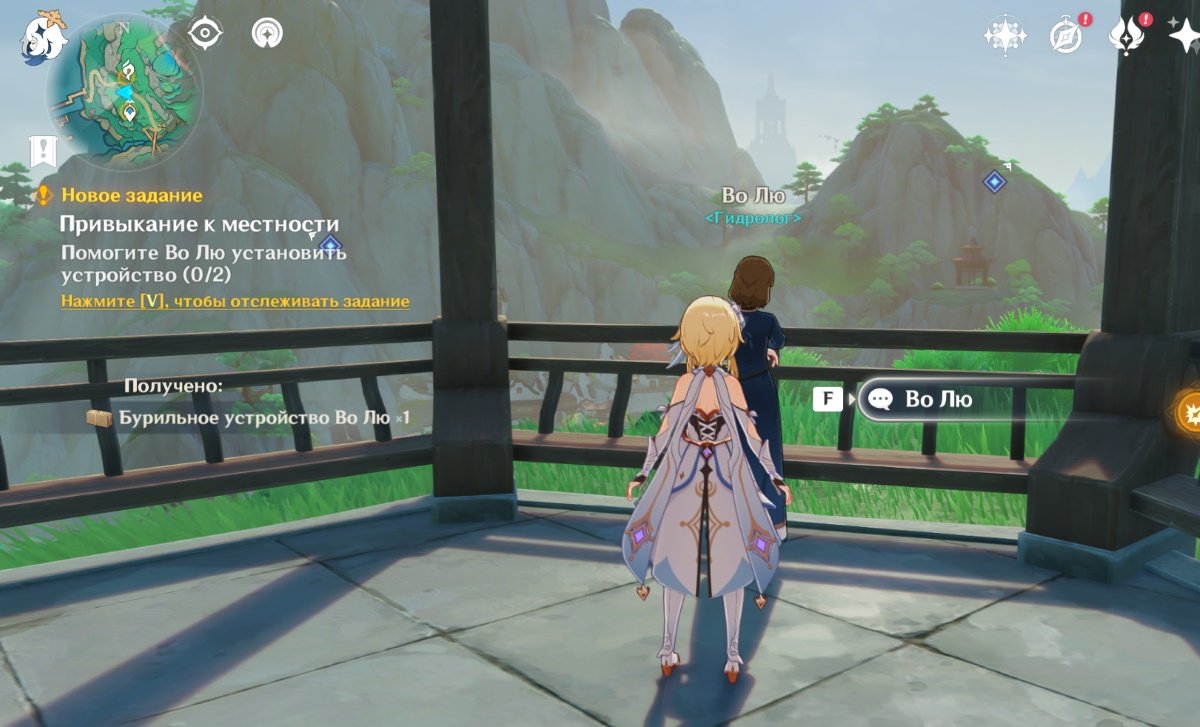Select the new quest title "Привыкание к местности"

coord(199,224)
